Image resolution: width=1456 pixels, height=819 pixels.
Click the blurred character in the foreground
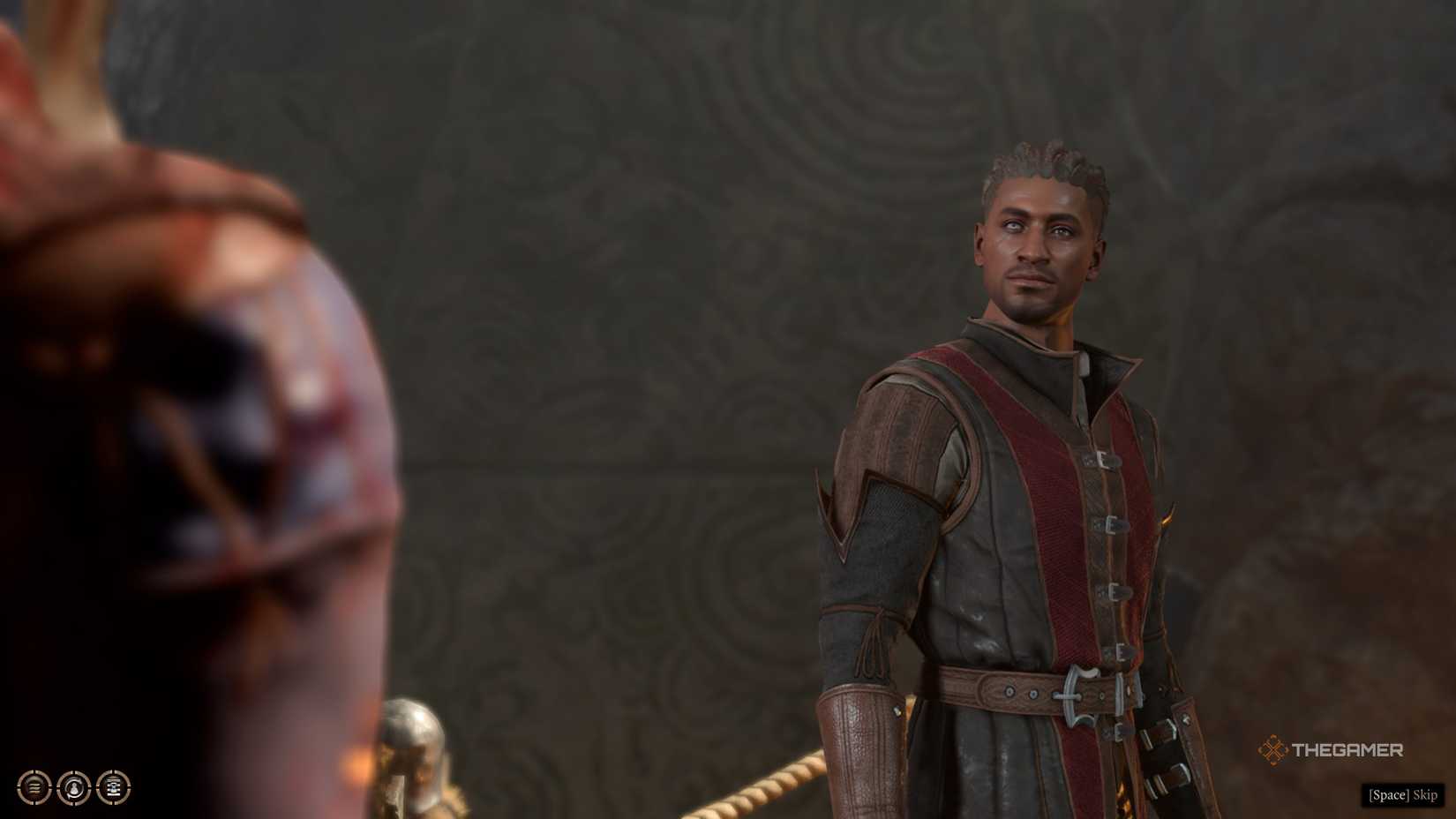(176, 397)
